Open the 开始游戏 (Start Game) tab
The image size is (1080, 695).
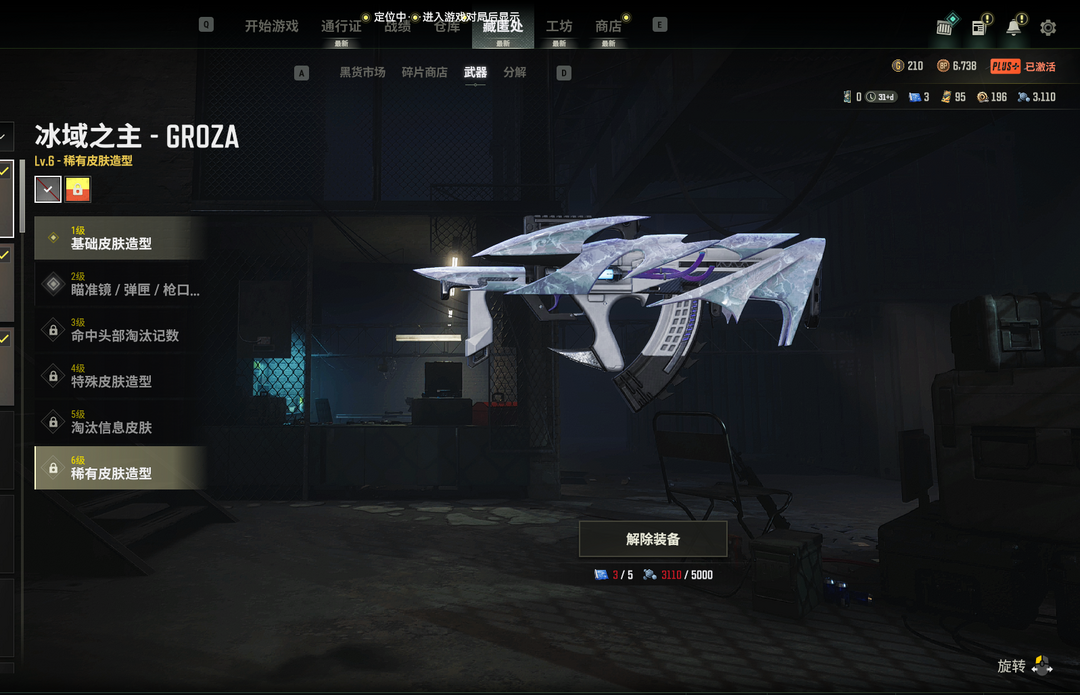(x=271, y=26)
